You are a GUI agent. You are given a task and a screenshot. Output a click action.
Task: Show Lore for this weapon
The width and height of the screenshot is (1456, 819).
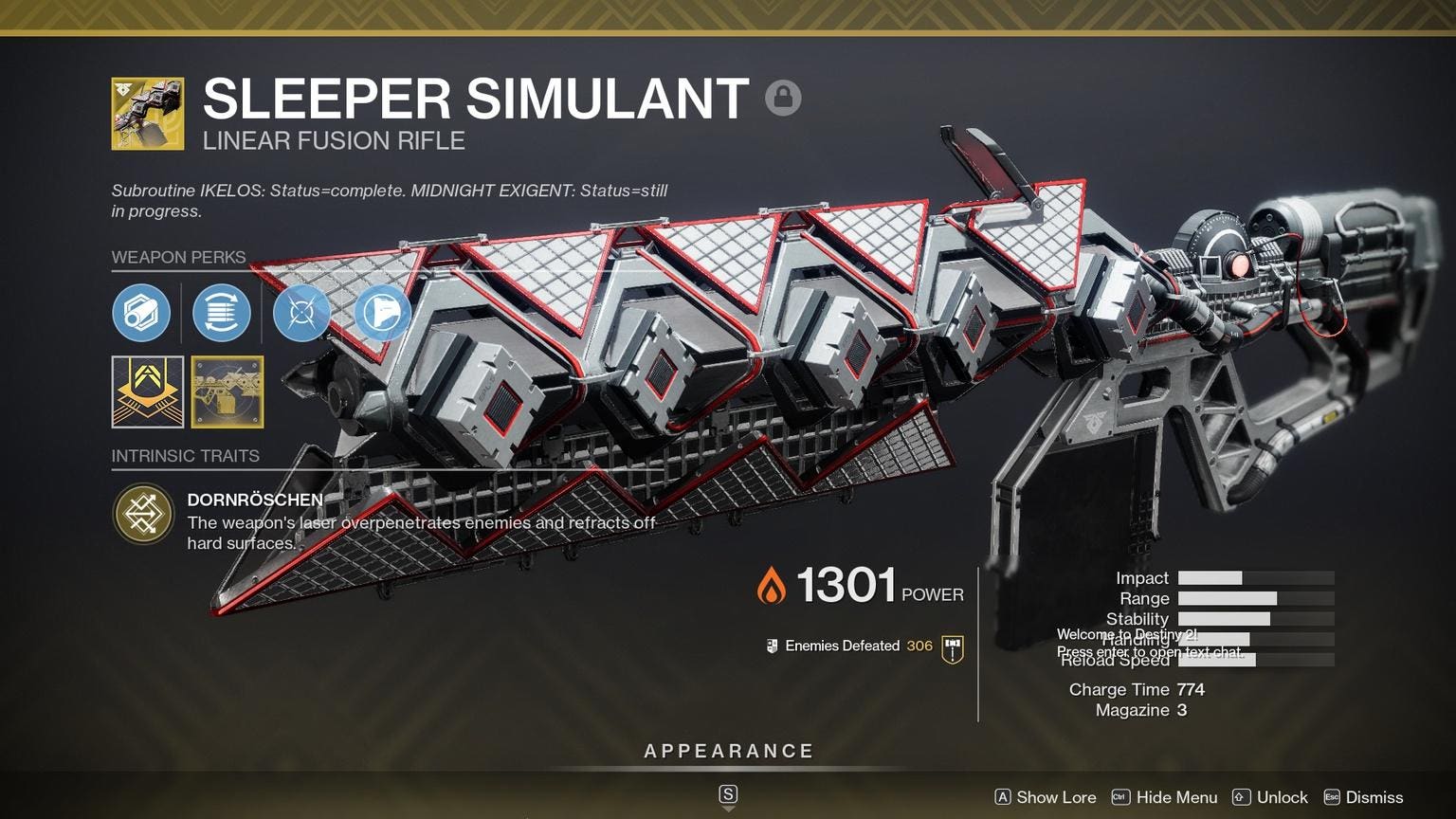click(1045, 797)
